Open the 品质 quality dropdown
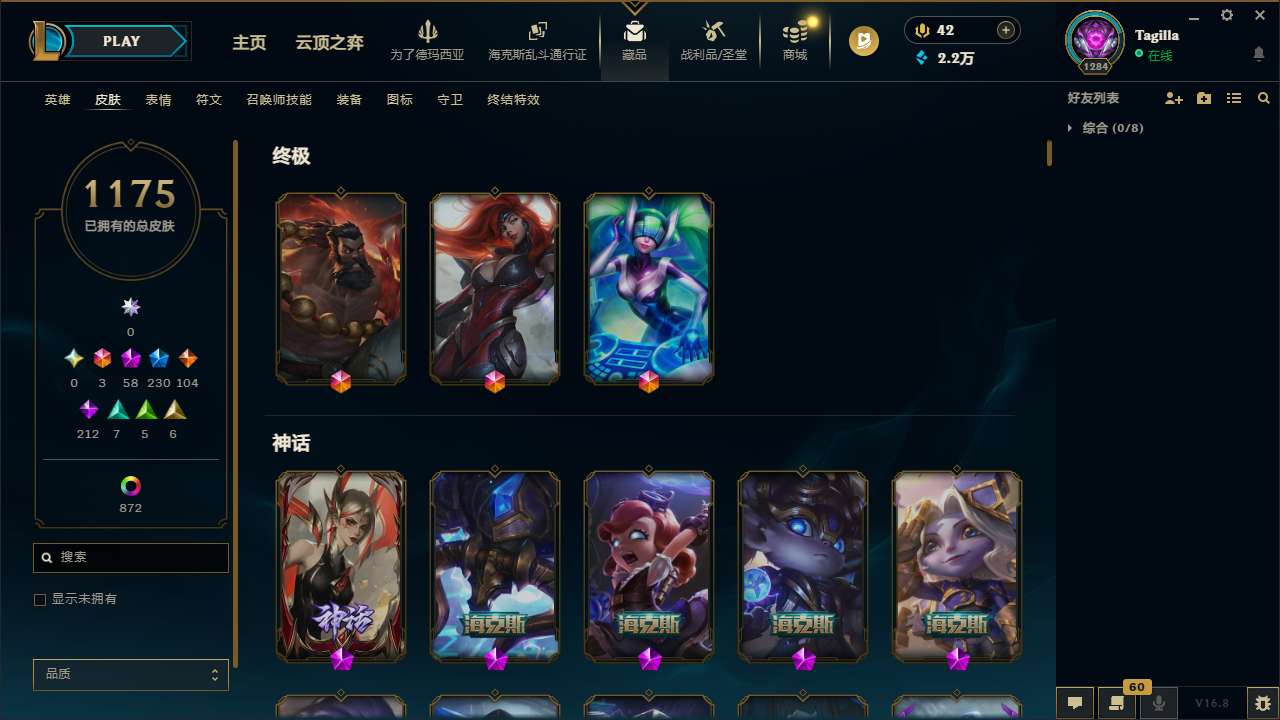Screen dimensions: 1280x720 click(x=130, y=674)
